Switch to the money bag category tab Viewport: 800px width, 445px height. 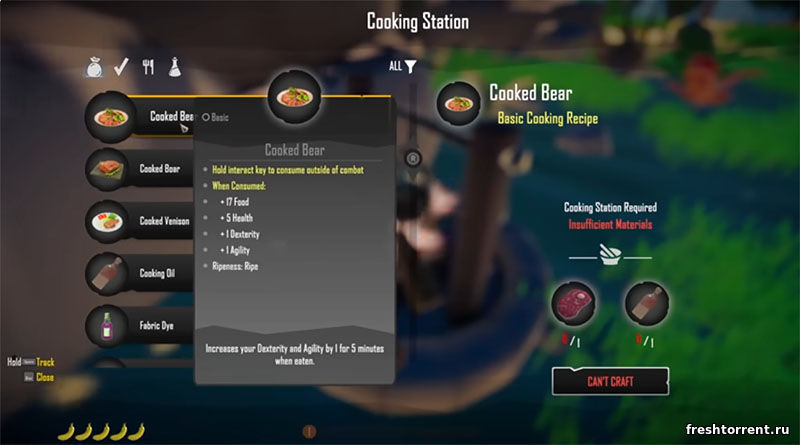pyautogui.click(x=96, y=67)
